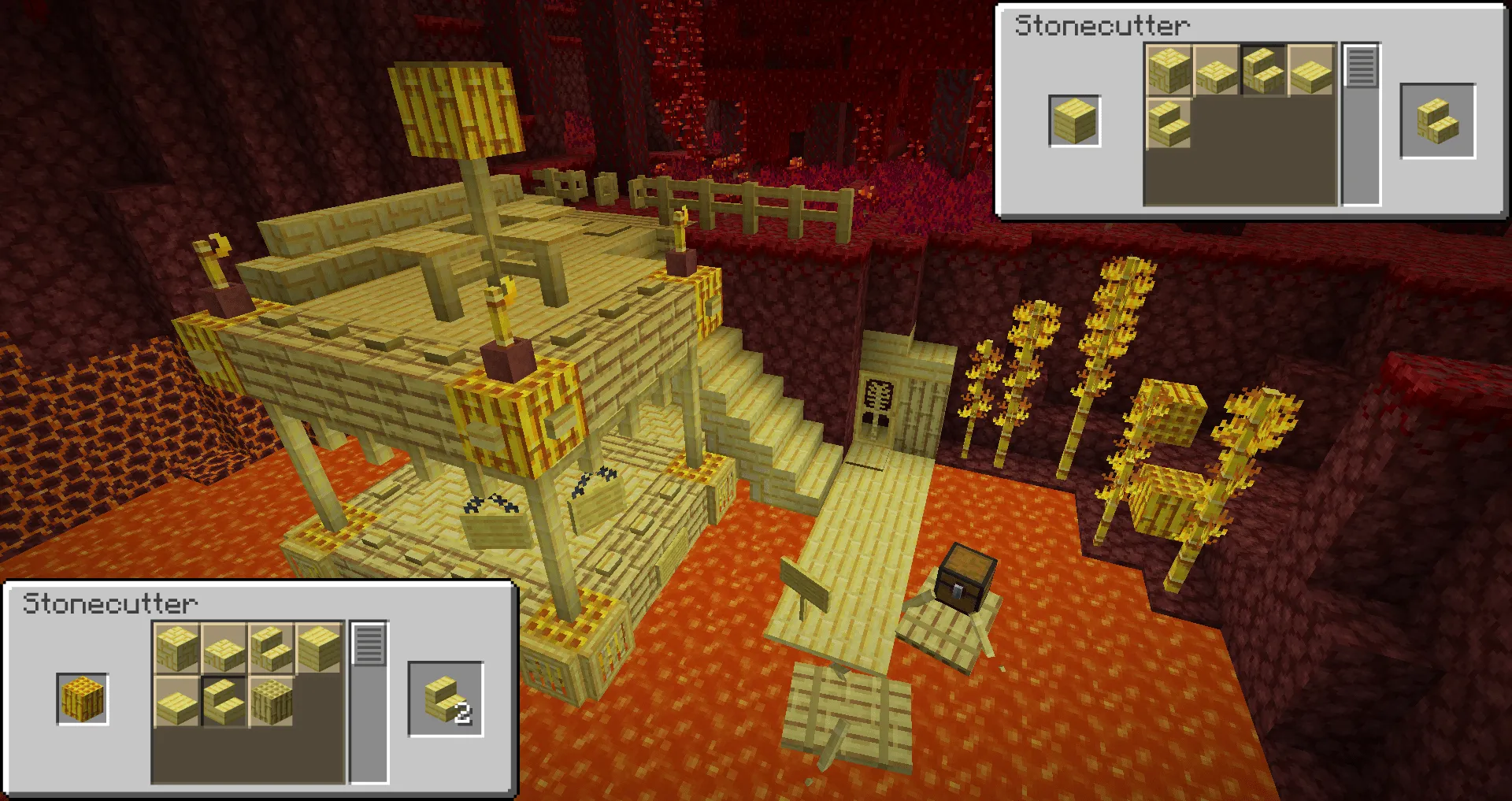Select the bamboo mosaic slab recipe in bottom stonecutter
Screen dimensions: 1512x801
coord(223,647)
